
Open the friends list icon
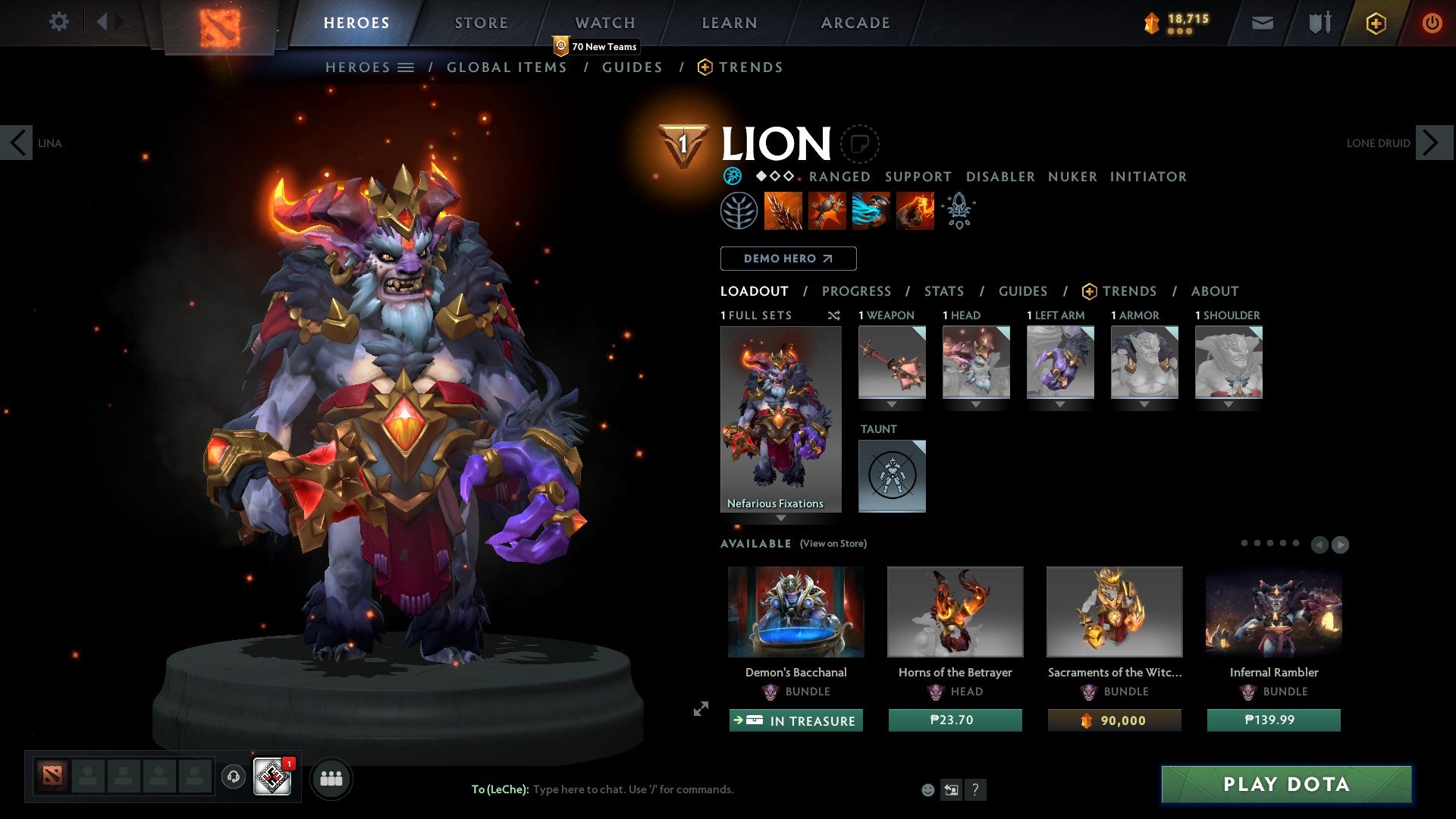pos(331,777)
